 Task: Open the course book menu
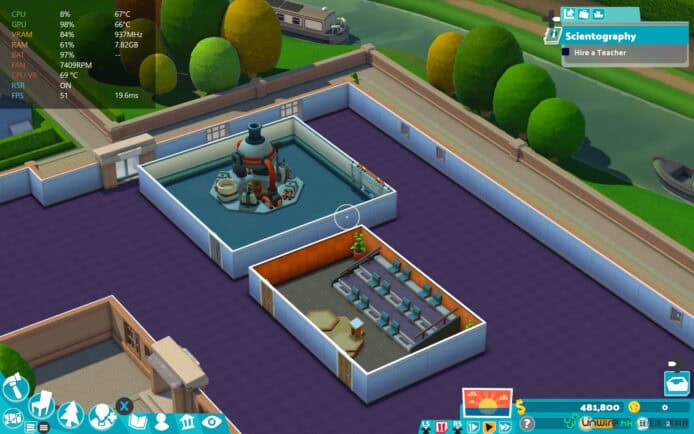pos(138,421)
